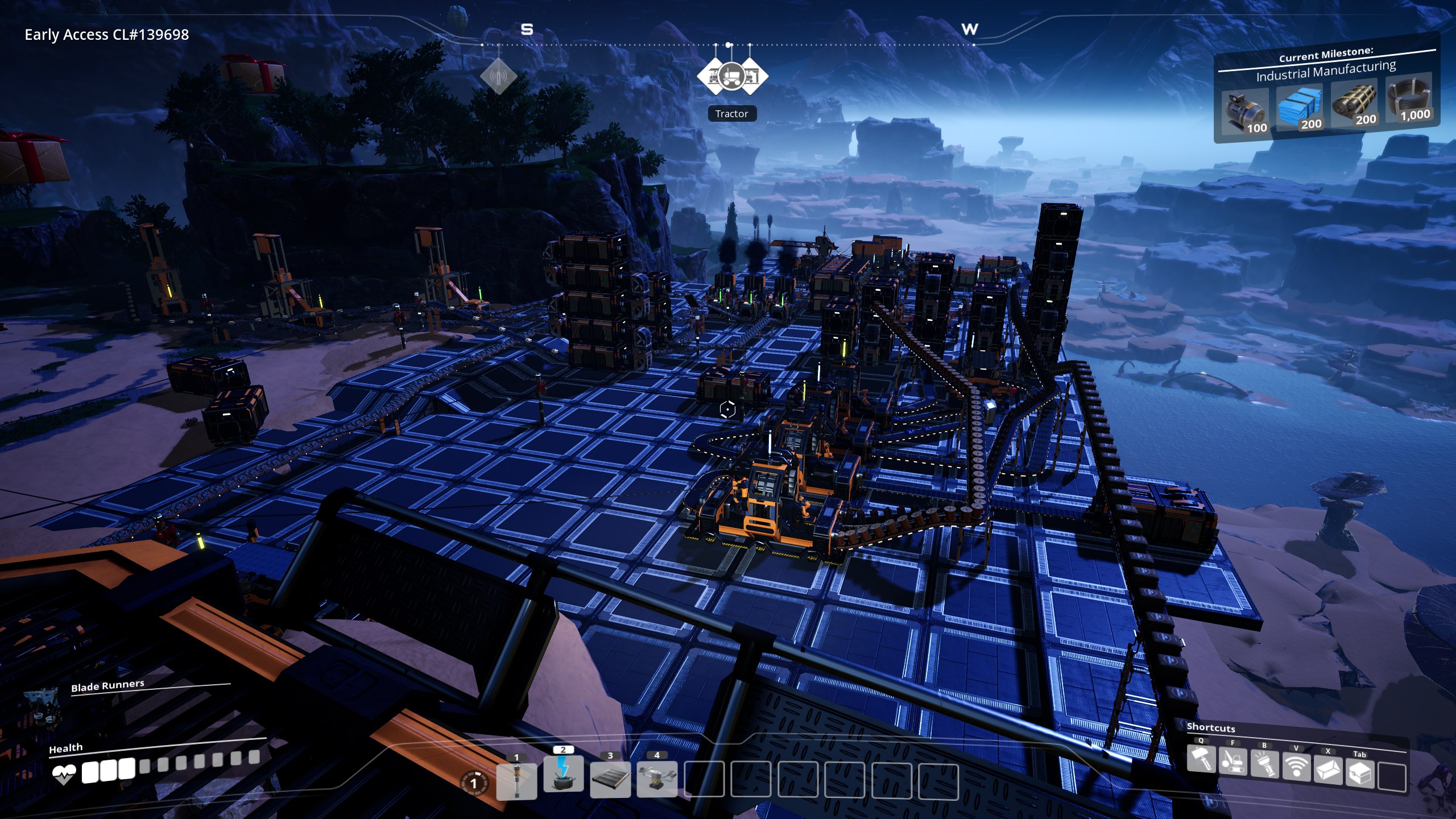
Task: Activate the excavator dismantle shortcut
Action: tap(1232, 762)
